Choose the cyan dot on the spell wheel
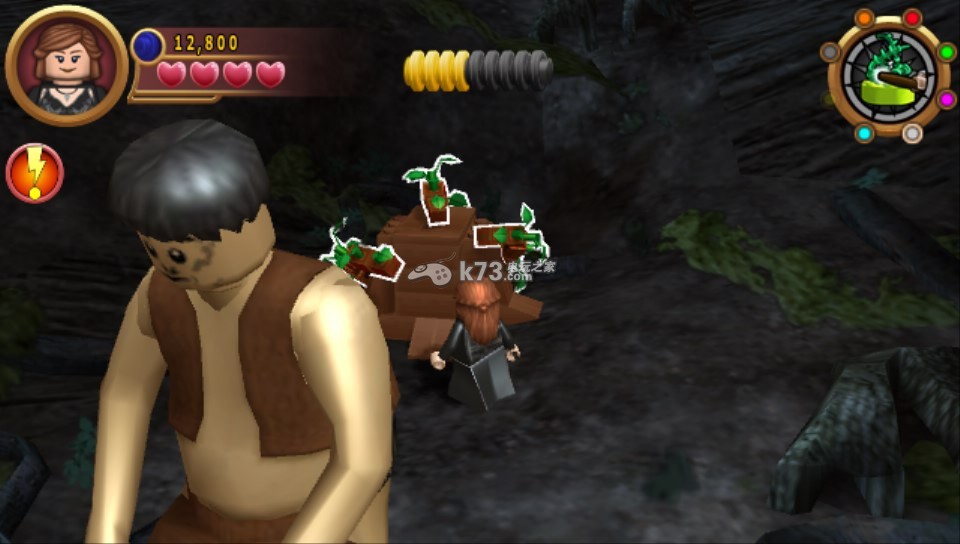 (864, 133)
